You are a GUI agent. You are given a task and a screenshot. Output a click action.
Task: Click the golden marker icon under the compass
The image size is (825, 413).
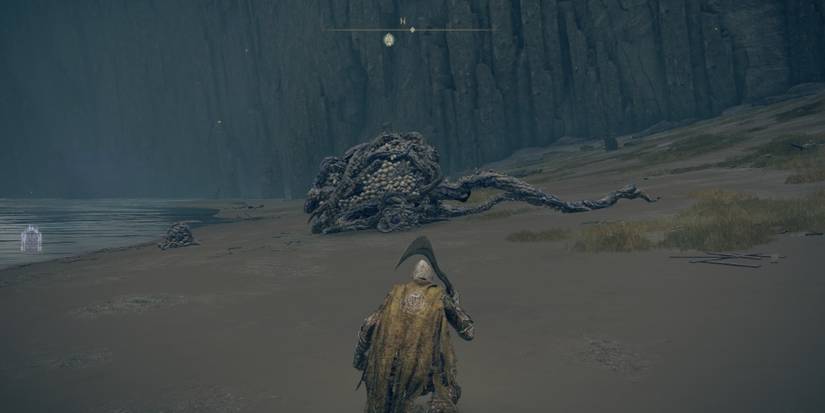[x=388, y=40]
